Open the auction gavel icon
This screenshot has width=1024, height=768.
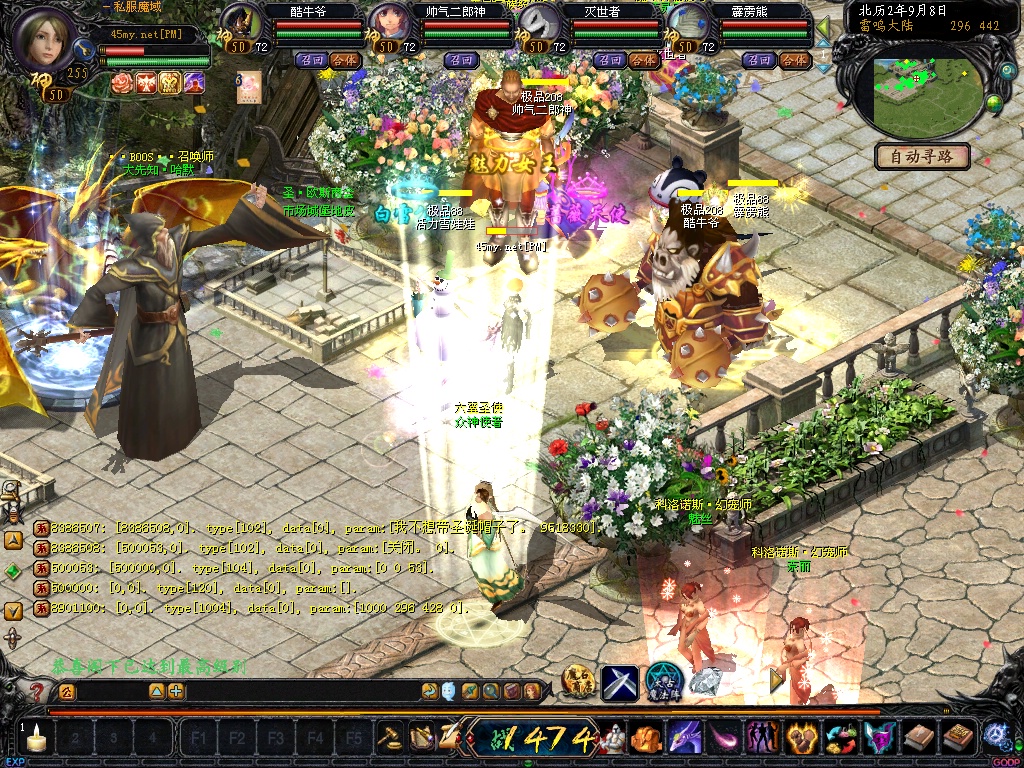390,738
